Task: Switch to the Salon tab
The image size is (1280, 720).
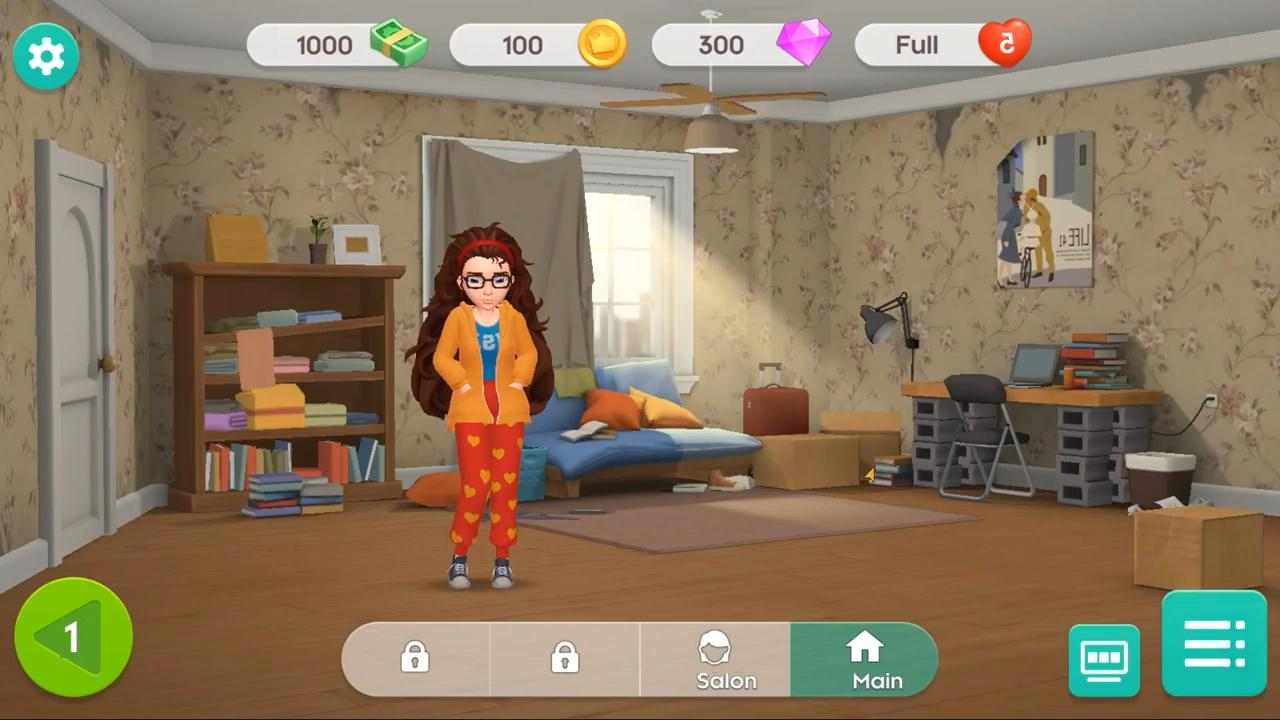Action: pyautogui.click(x=714, y=660)
